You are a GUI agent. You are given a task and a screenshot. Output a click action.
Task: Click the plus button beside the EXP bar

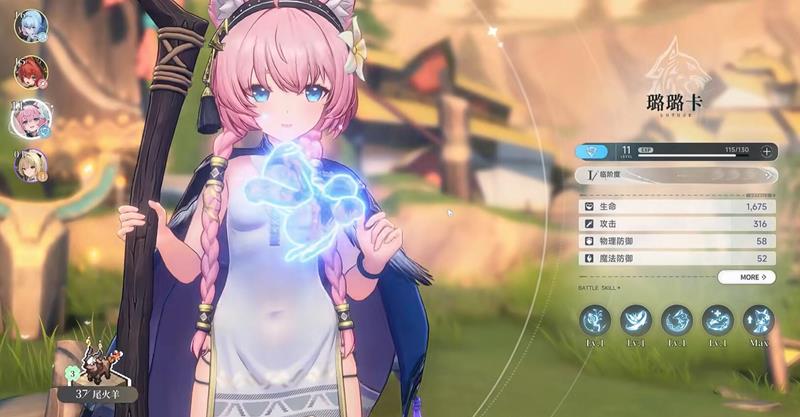(766, 151)
